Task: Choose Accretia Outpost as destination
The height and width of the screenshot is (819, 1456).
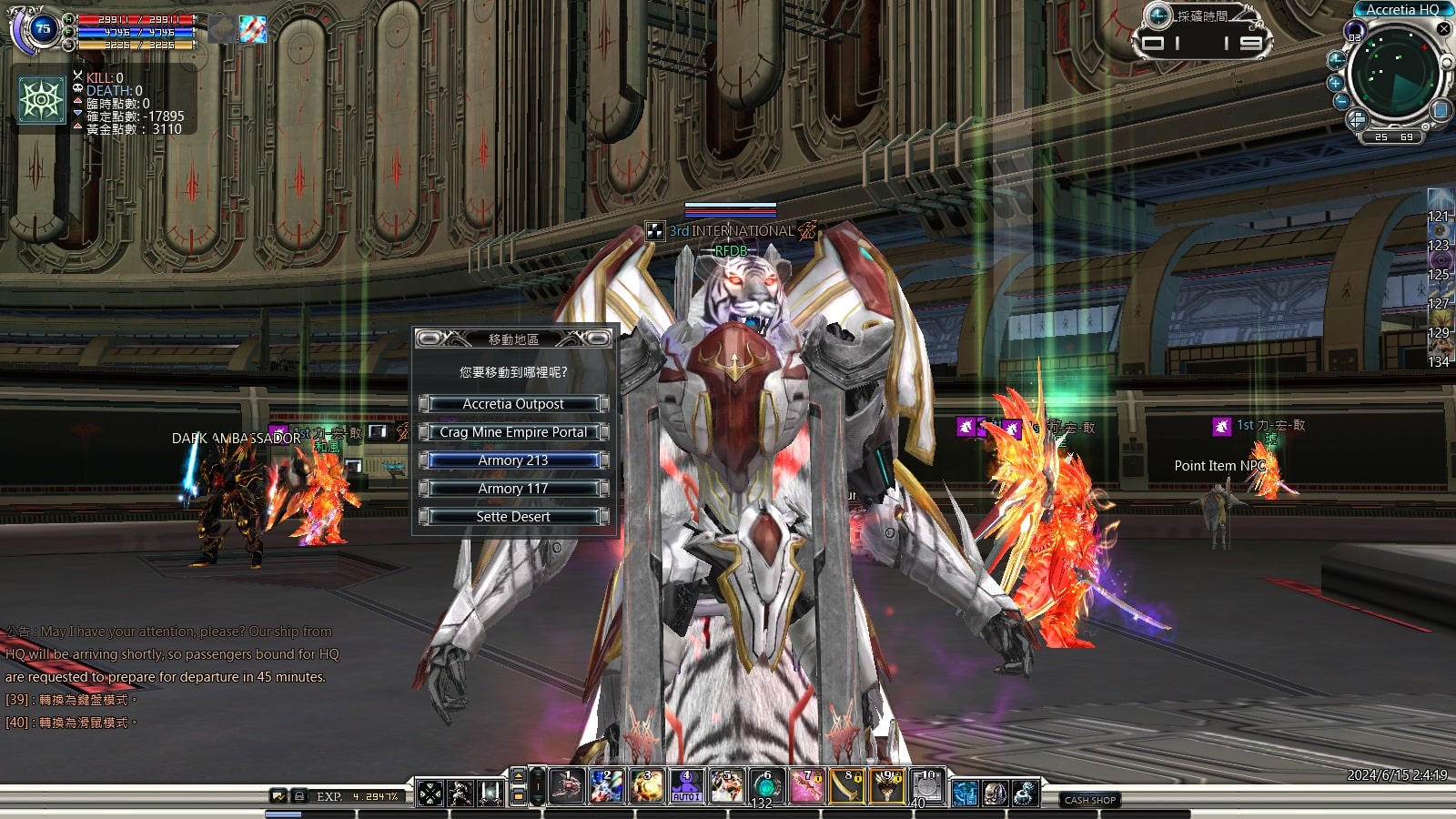Action: click(x=513, y=404)
